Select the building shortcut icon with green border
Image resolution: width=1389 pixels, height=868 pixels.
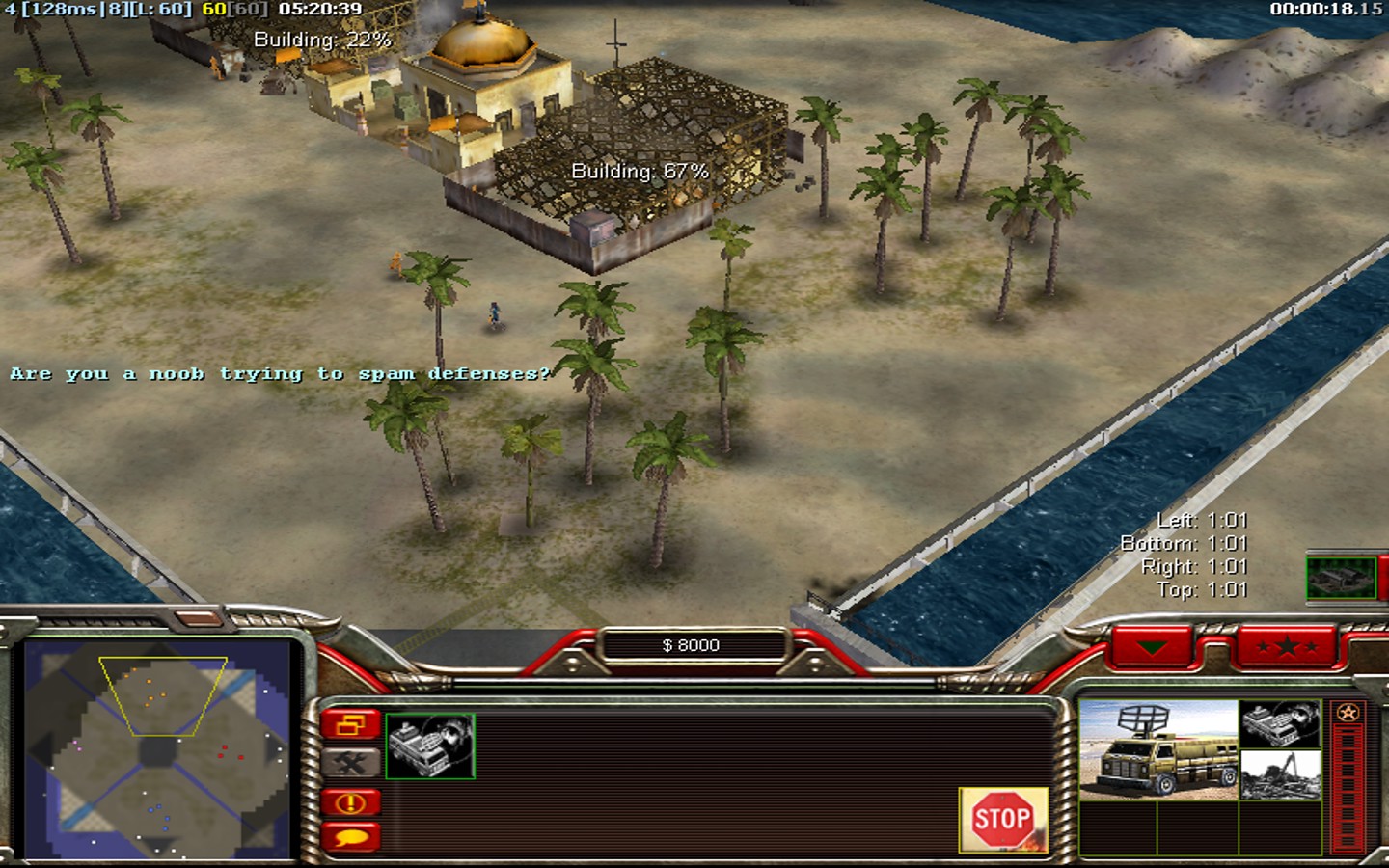click(x=1341, y=577)
